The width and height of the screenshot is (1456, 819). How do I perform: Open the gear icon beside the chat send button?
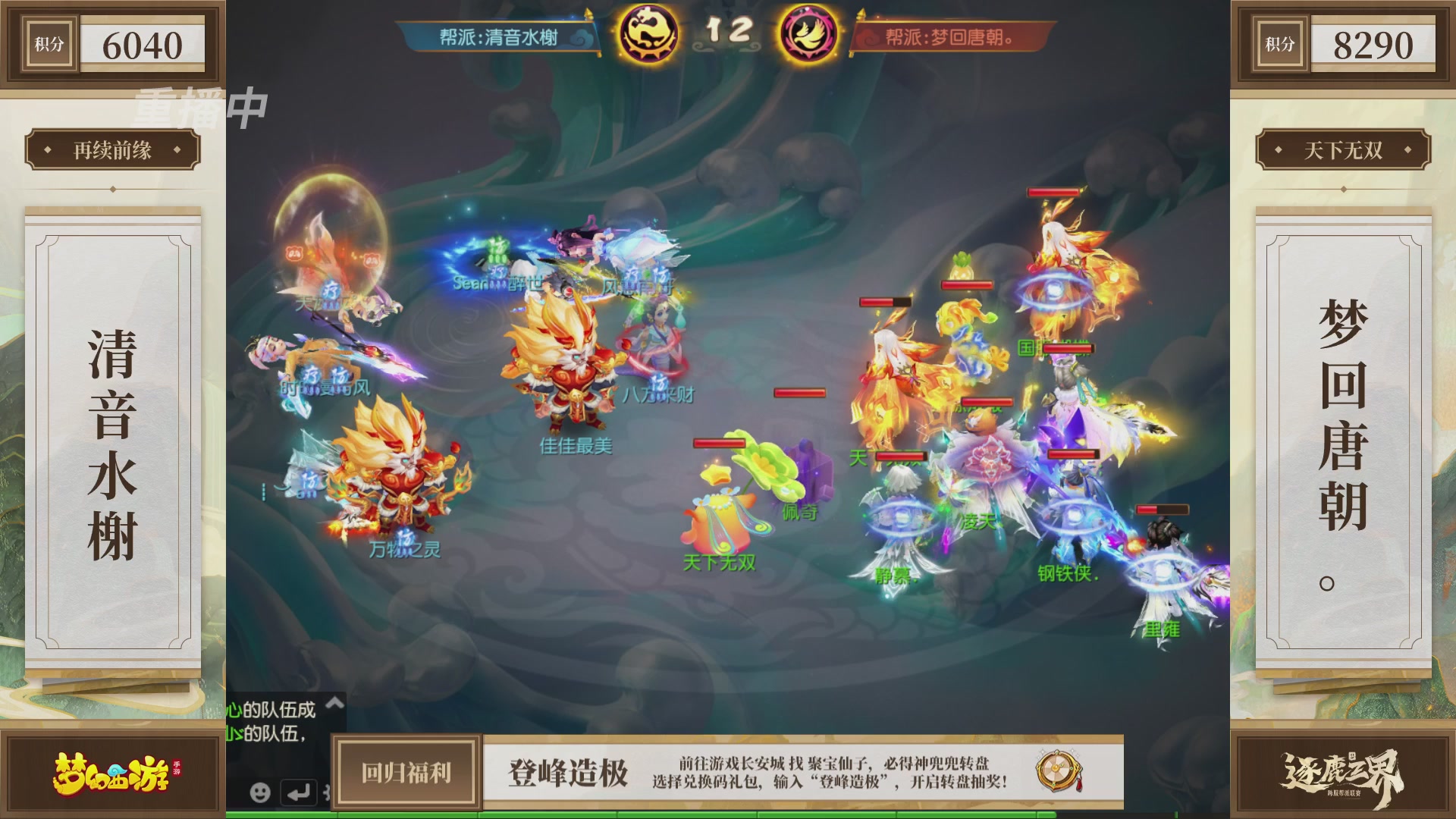pos(328,792)
